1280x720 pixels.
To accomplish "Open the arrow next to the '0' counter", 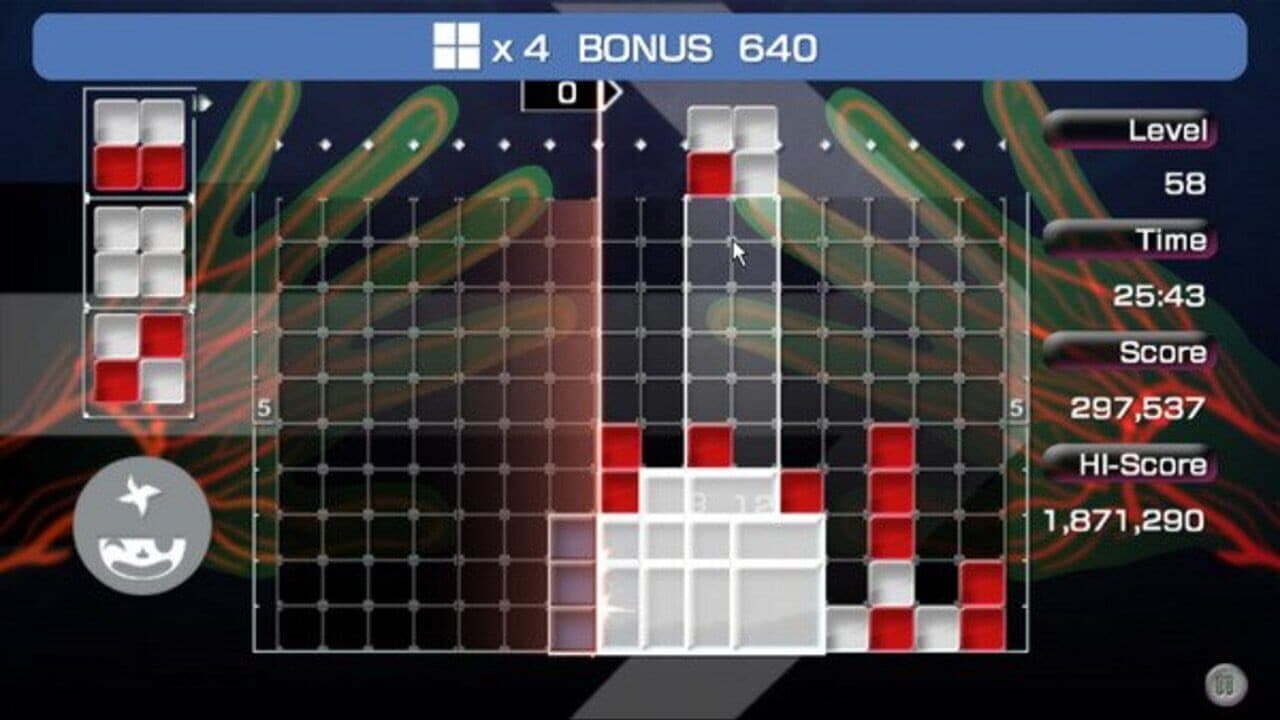I will point(610,92).
